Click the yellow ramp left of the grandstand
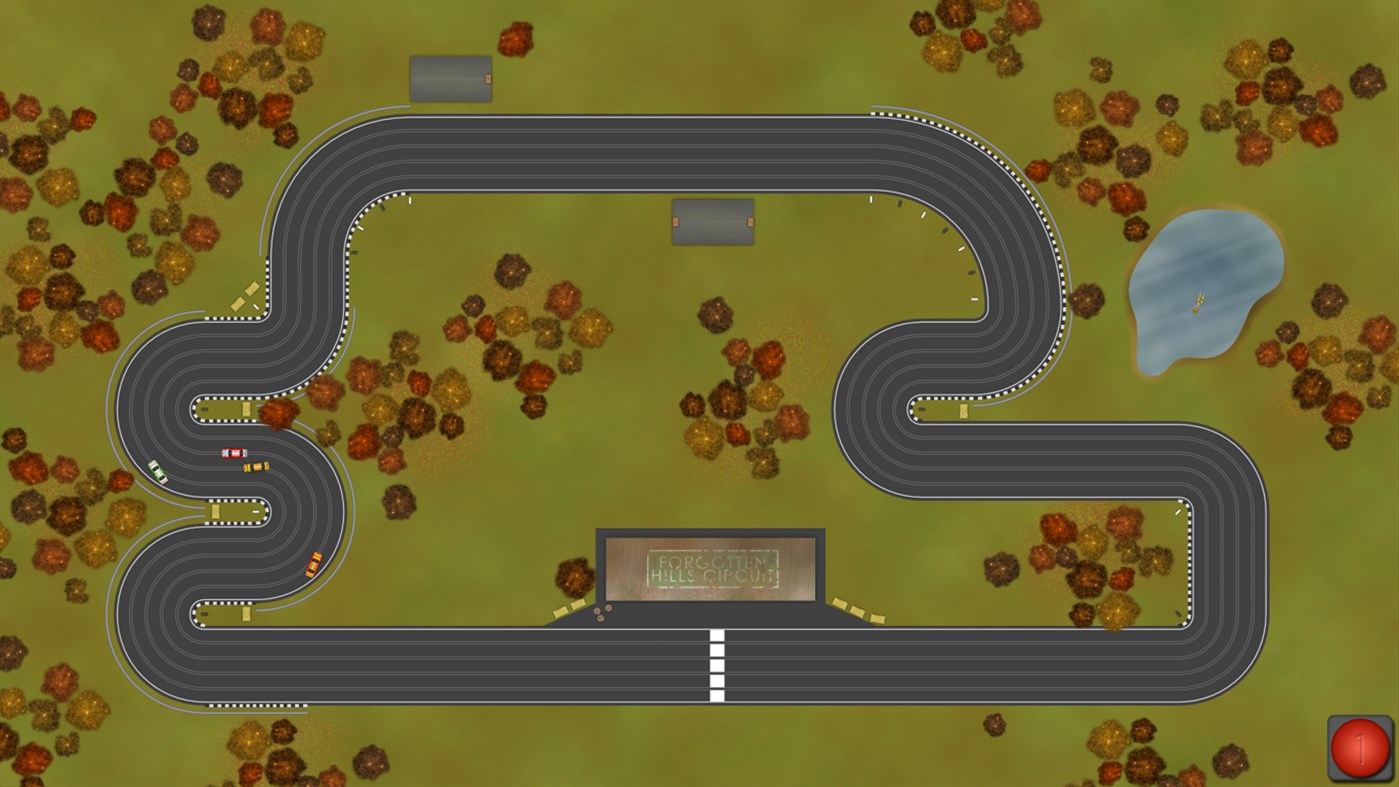 coord(570,608)
